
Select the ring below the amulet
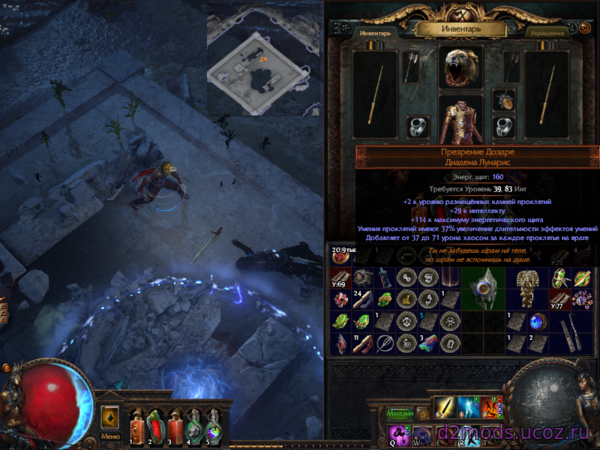tap(505, 127)
